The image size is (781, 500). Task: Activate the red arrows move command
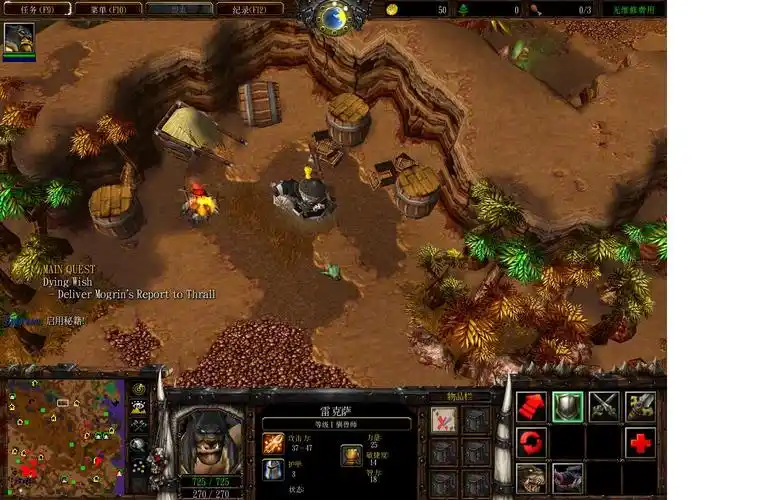tap(532, 406)
